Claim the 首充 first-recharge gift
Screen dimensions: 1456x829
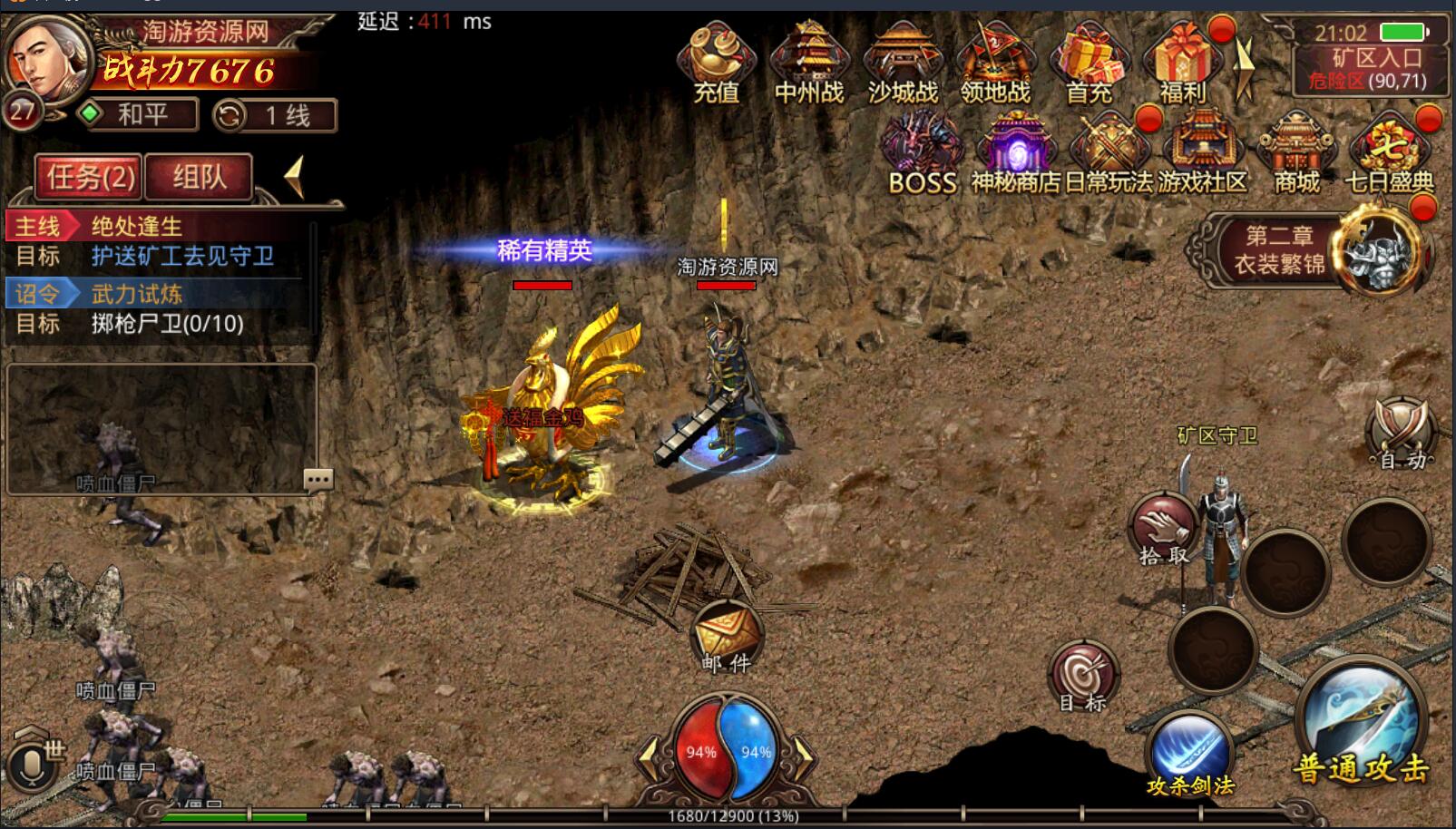click(1089, 60)
